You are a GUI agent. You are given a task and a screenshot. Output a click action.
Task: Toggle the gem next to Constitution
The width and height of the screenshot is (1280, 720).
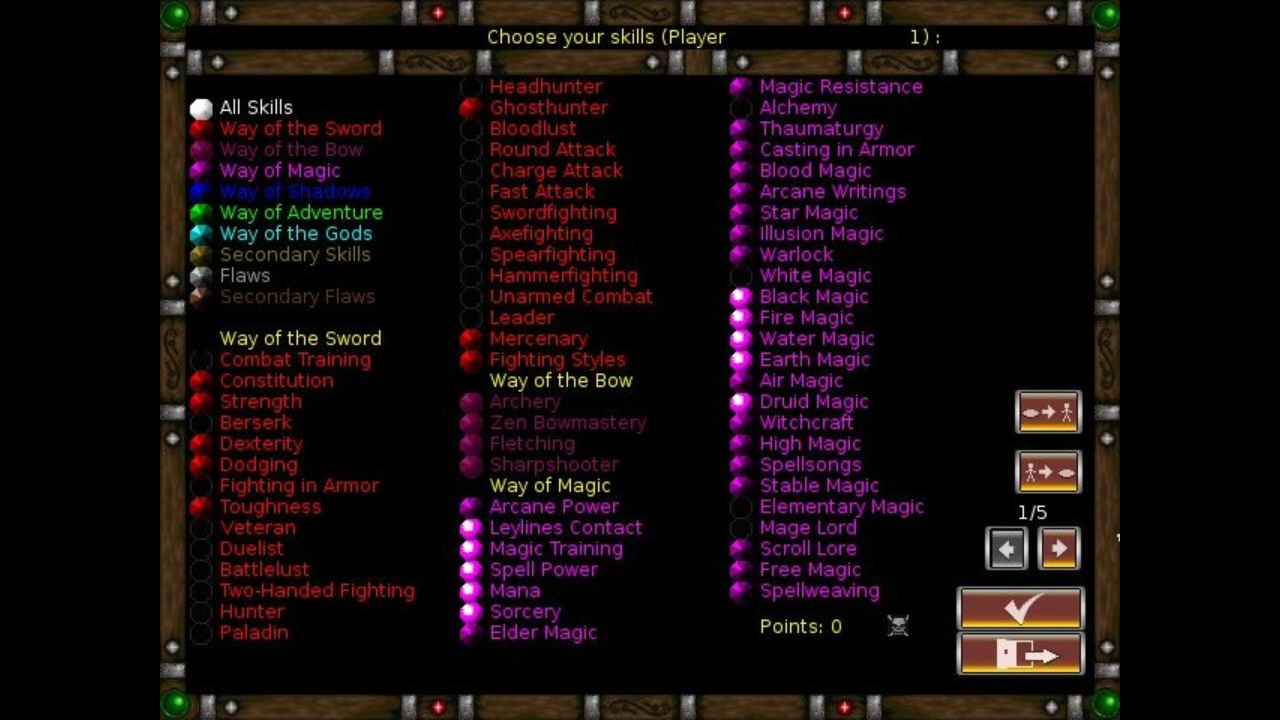tap(200, 380)
